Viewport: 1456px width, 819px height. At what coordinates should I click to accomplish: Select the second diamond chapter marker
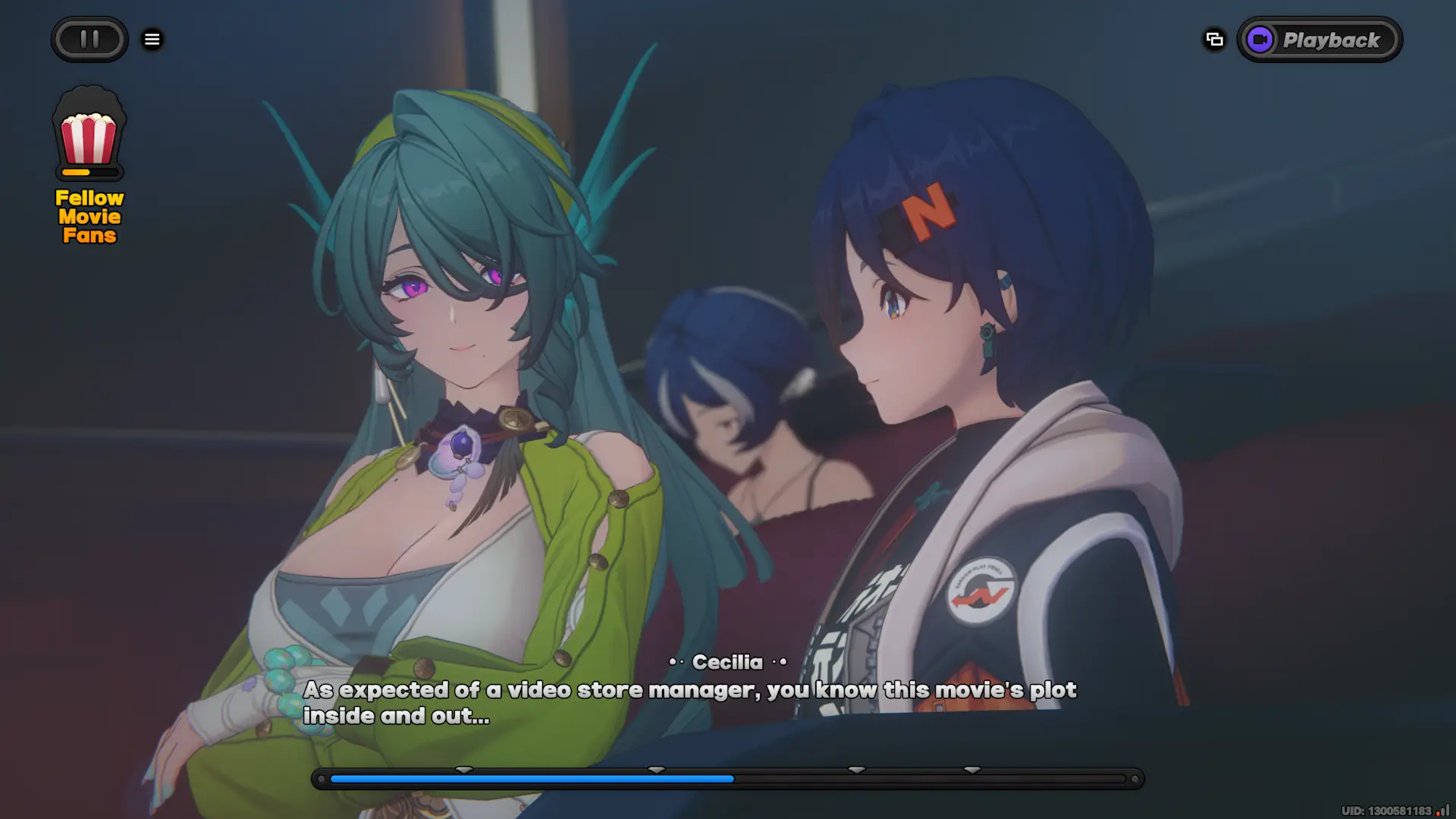click(x=657, y=769)
